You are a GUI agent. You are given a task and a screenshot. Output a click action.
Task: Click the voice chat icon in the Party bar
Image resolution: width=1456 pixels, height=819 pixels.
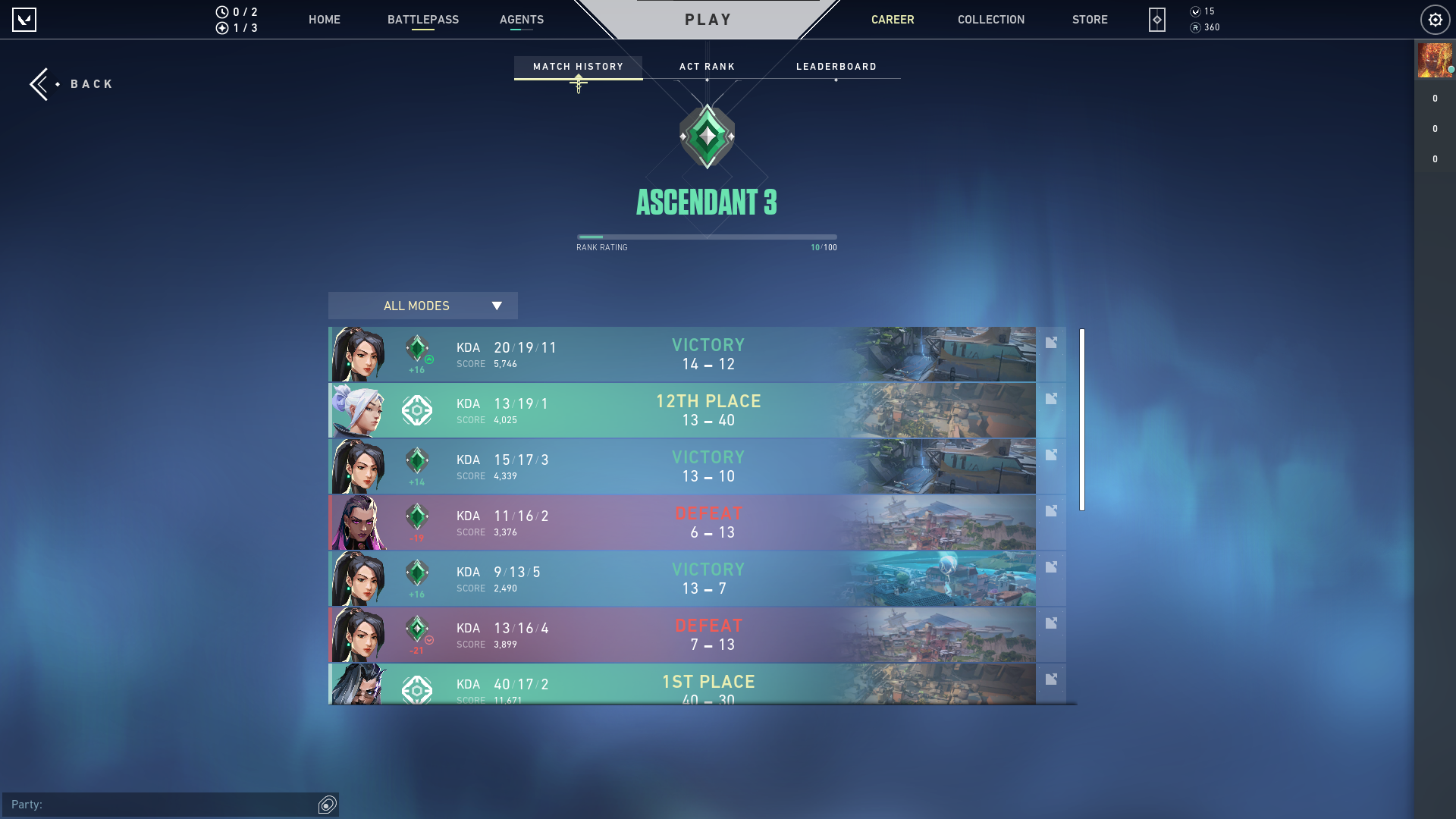(327, 805)
